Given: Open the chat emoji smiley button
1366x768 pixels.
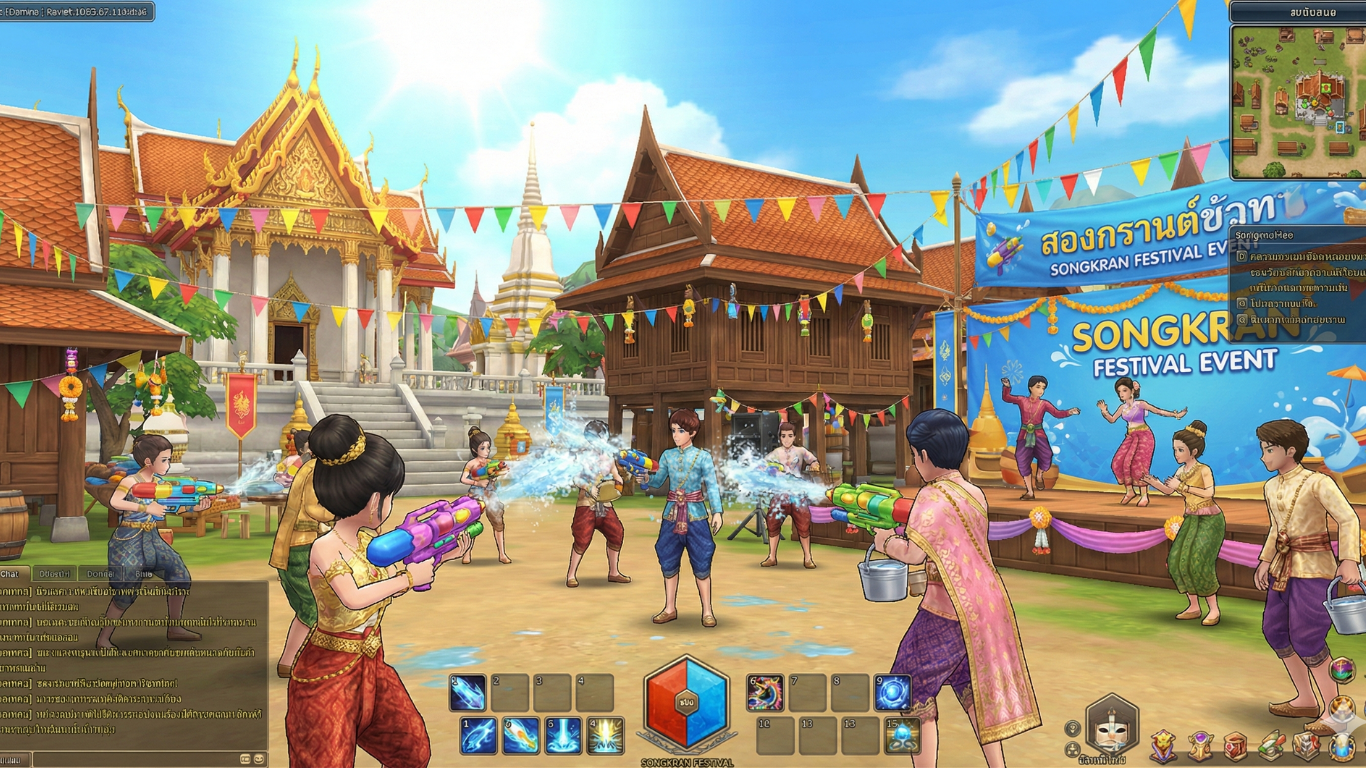Looking at the screenshot, I should [x=259, y=760].
